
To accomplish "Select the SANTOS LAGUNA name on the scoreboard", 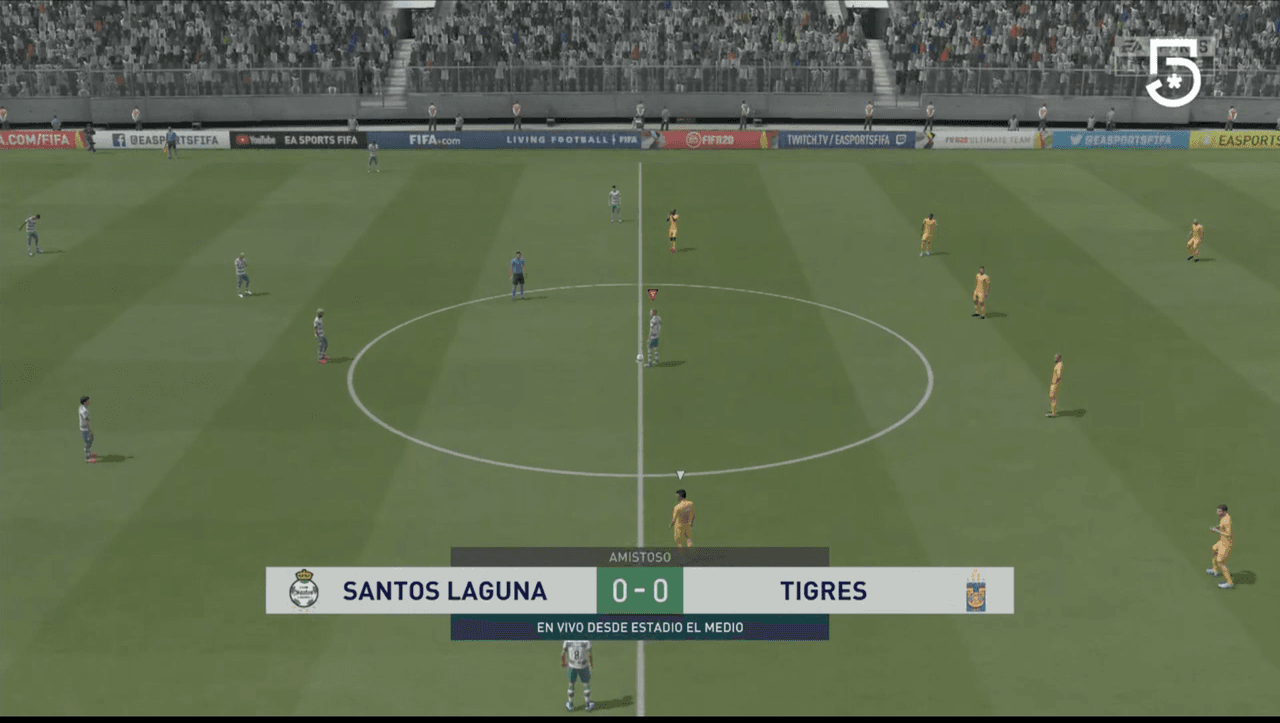I will [445, 591].
